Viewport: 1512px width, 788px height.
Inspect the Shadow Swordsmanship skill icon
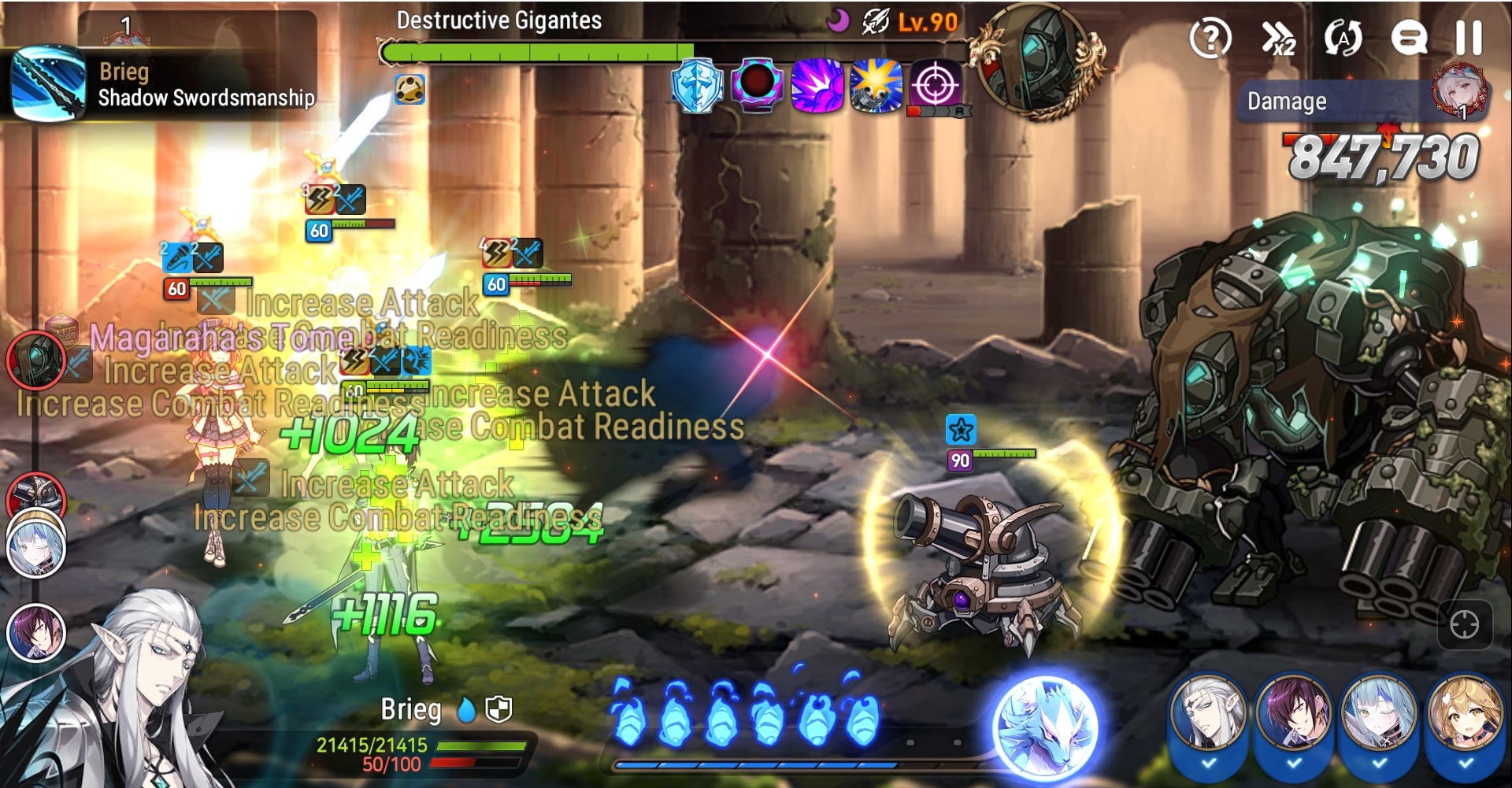[x=47, y=83]
